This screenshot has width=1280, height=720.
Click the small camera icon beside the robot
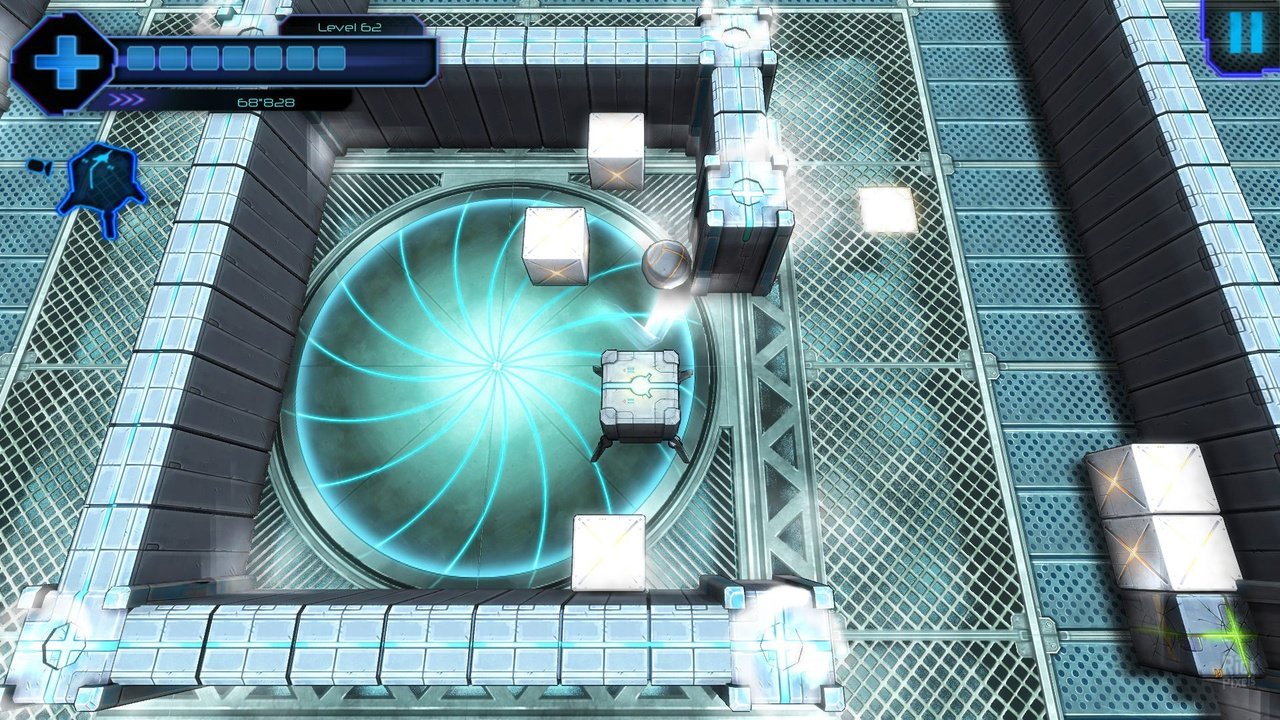pyautogui.click(x=38, y=167)
